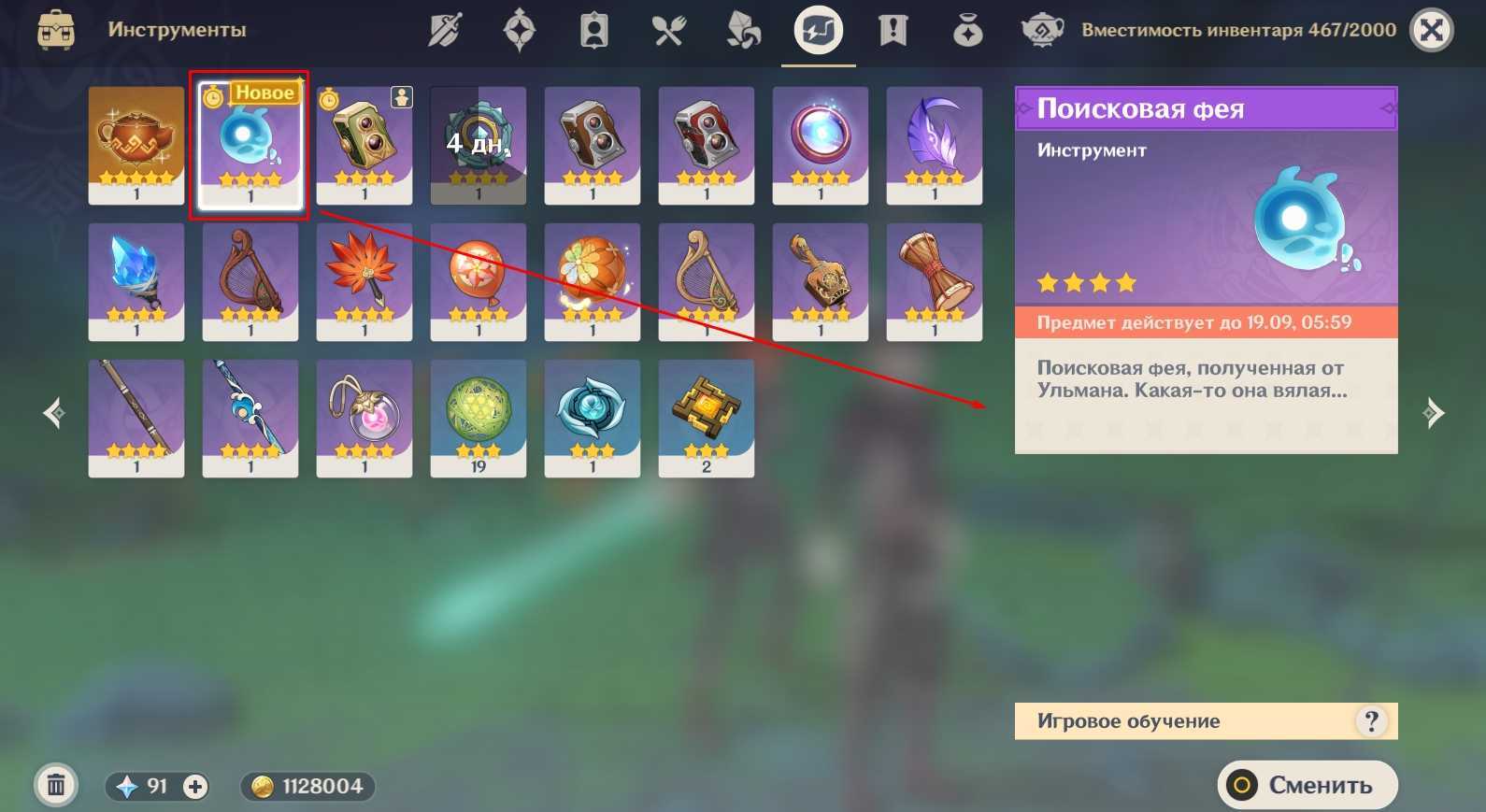Open the Игровое обучение tutorial help
The image size is (1486, 812).
[1371, 721]
